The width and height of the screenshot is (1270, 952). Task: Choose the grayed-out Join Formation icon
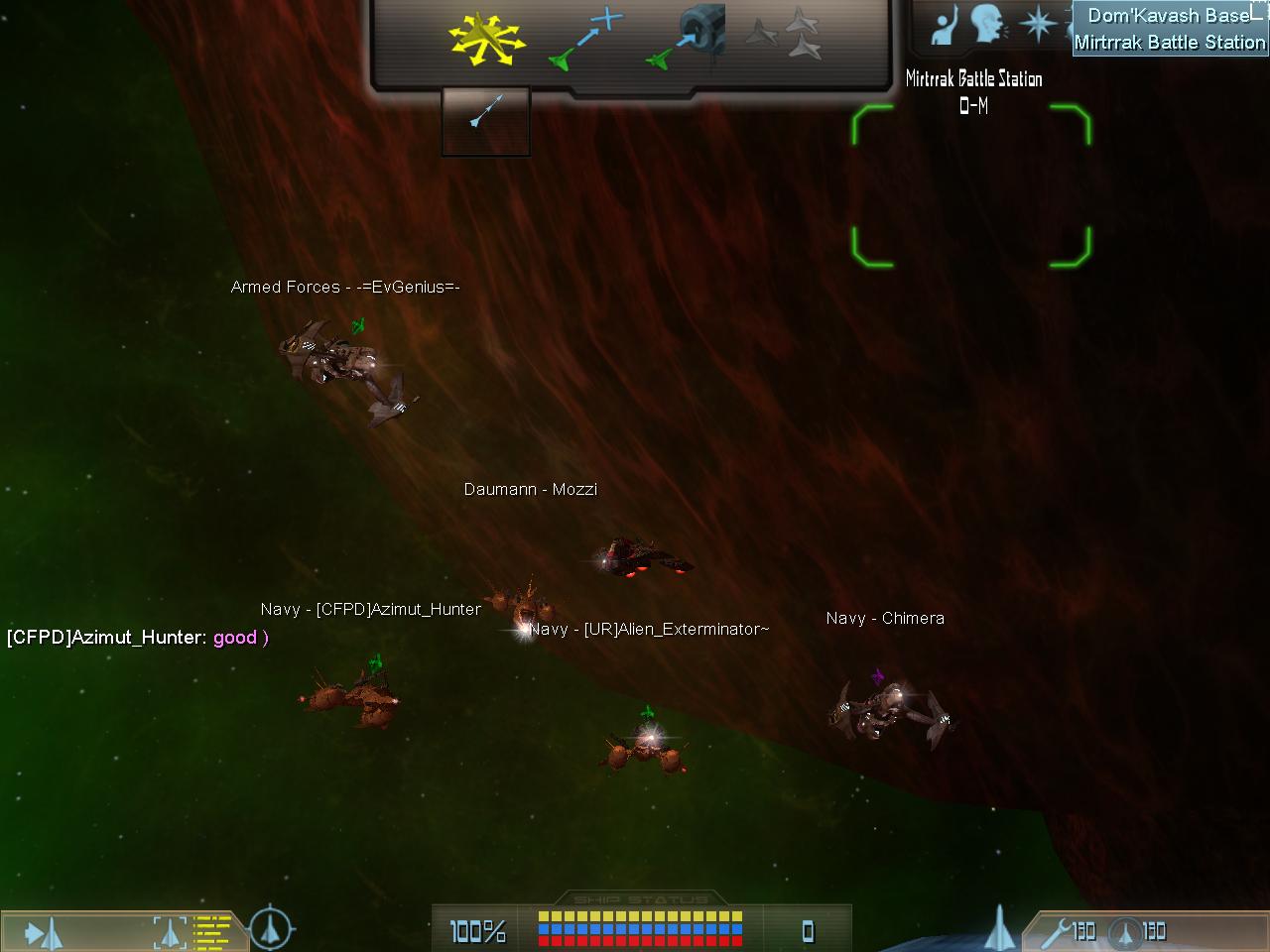click(784, 38)
